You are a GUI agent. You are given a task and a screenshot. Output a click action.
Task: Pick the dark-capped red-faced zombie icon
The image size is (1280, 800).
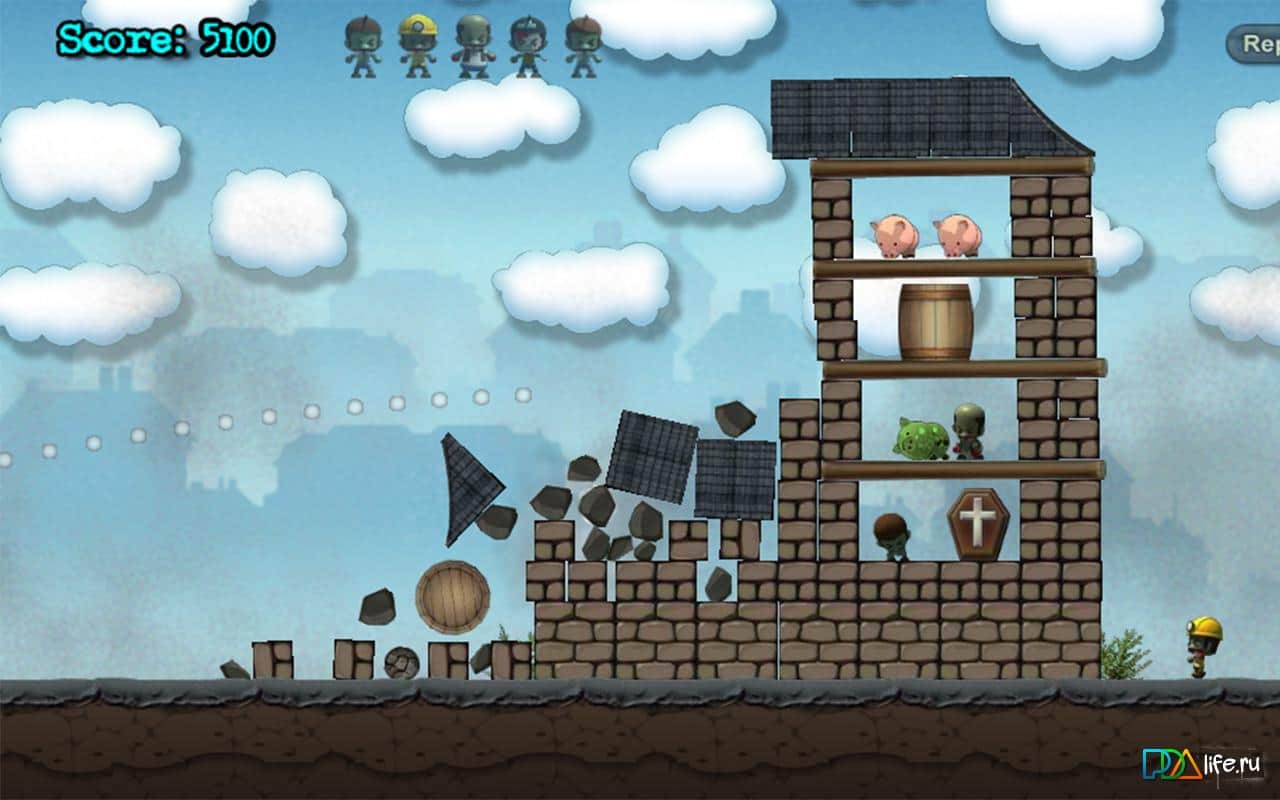527,46
